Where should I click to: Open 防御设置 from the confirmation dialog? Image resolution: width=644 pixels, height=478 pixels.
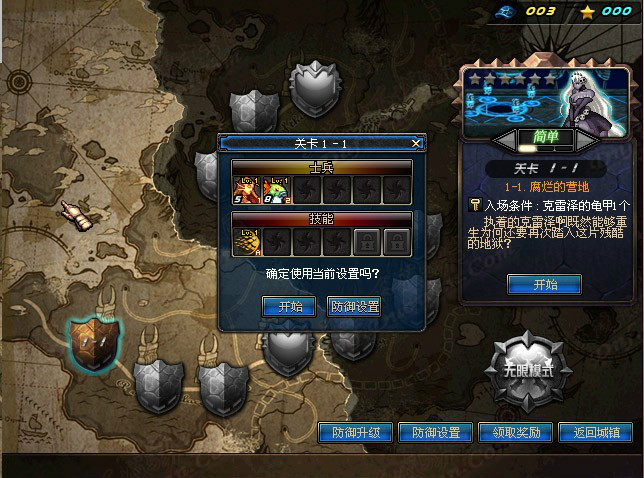355,306
